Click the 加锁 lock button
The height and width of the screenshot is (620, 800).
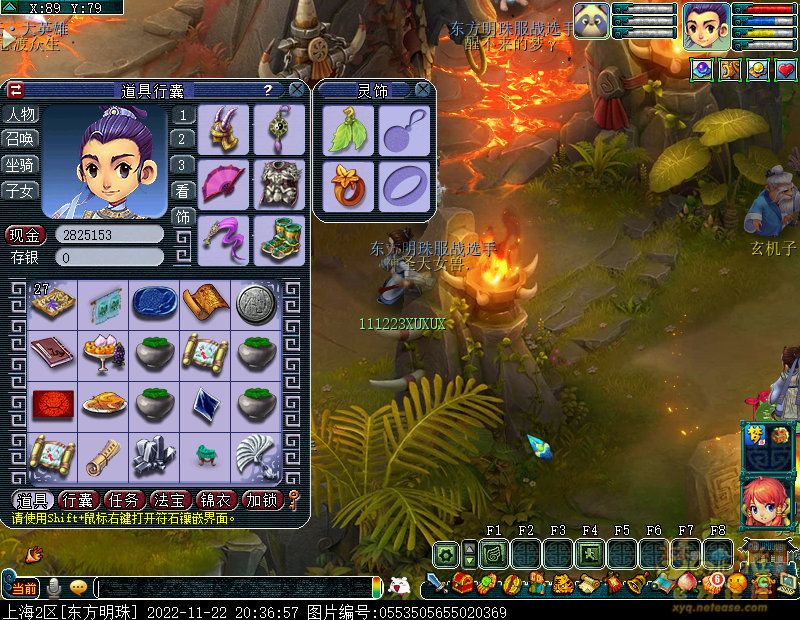tap(262, 500)
